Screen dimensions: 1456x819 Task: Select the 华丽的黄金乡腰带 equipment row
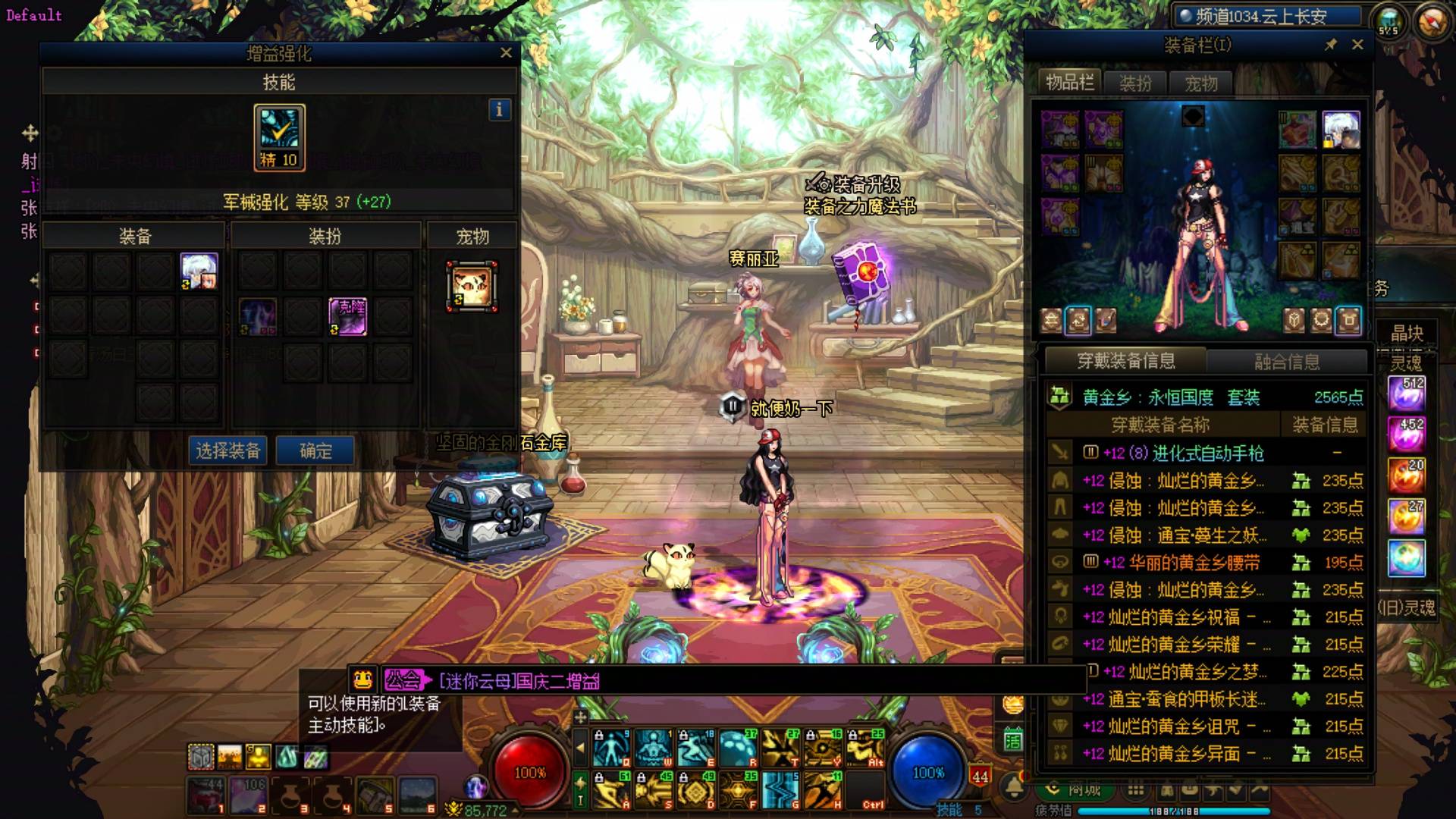(1207, 563)
